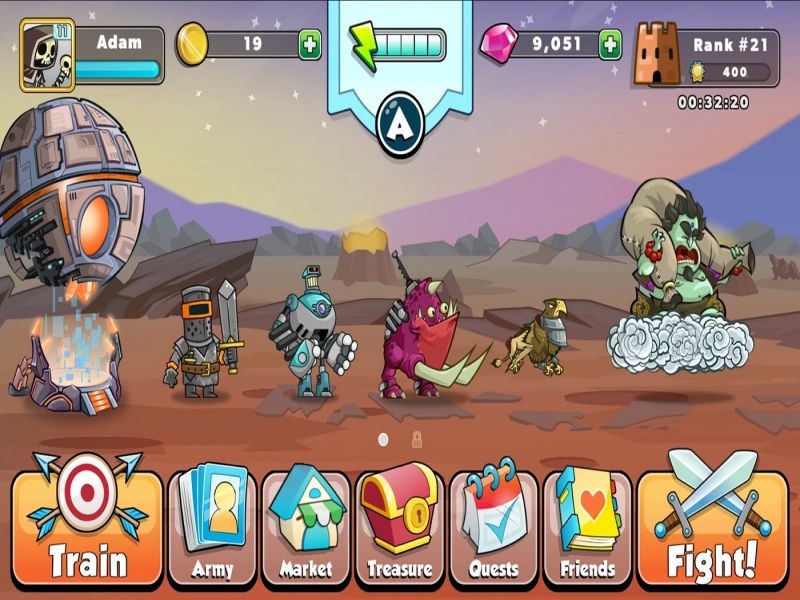Open Adam's player profile avatar
The image size is (800, 600).
46,57
